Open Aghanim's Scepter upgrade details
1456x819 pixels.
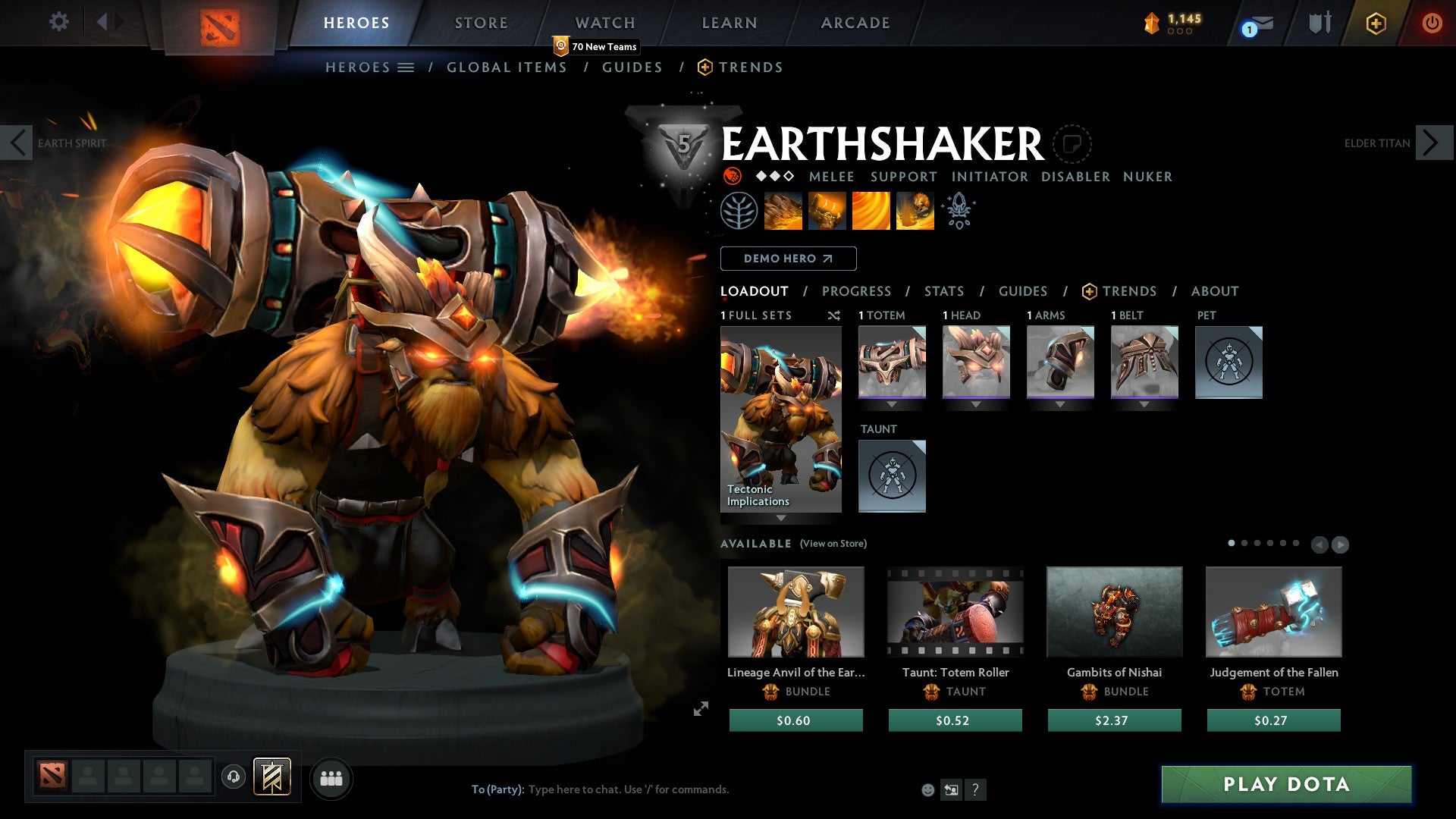click(x=959, y=211)
